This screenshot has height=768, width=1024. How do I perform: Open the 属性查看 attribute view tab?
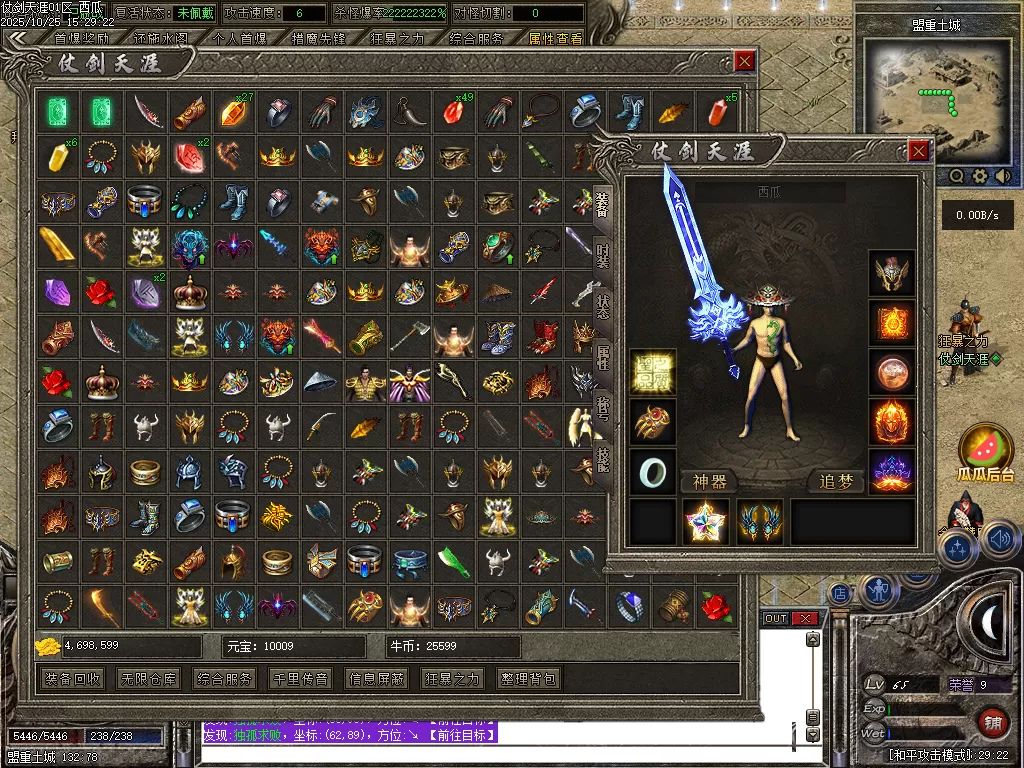(556, 39)
